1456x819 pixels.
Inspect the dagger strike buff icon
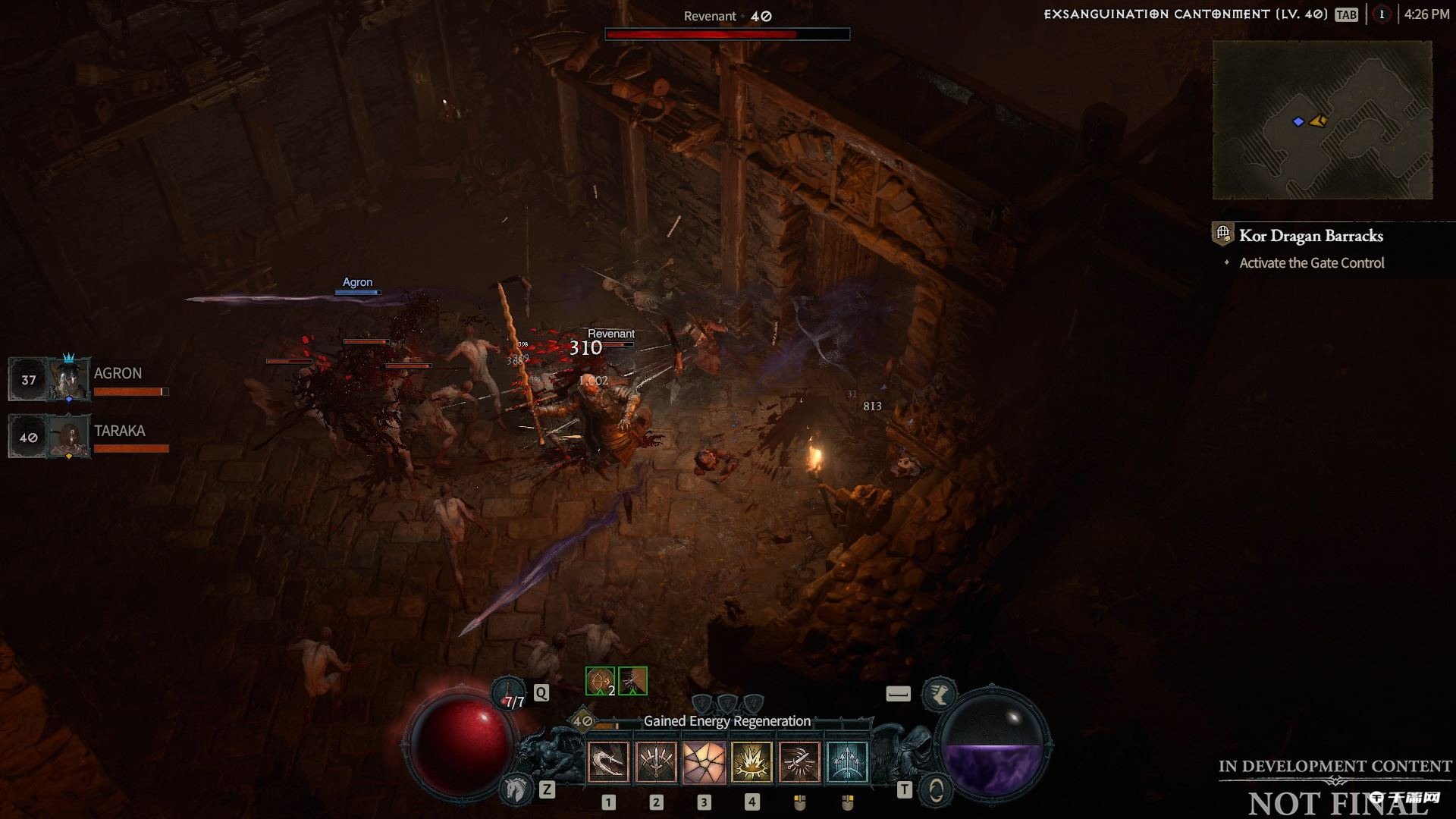pyautogui.click(x=632, y=681)
